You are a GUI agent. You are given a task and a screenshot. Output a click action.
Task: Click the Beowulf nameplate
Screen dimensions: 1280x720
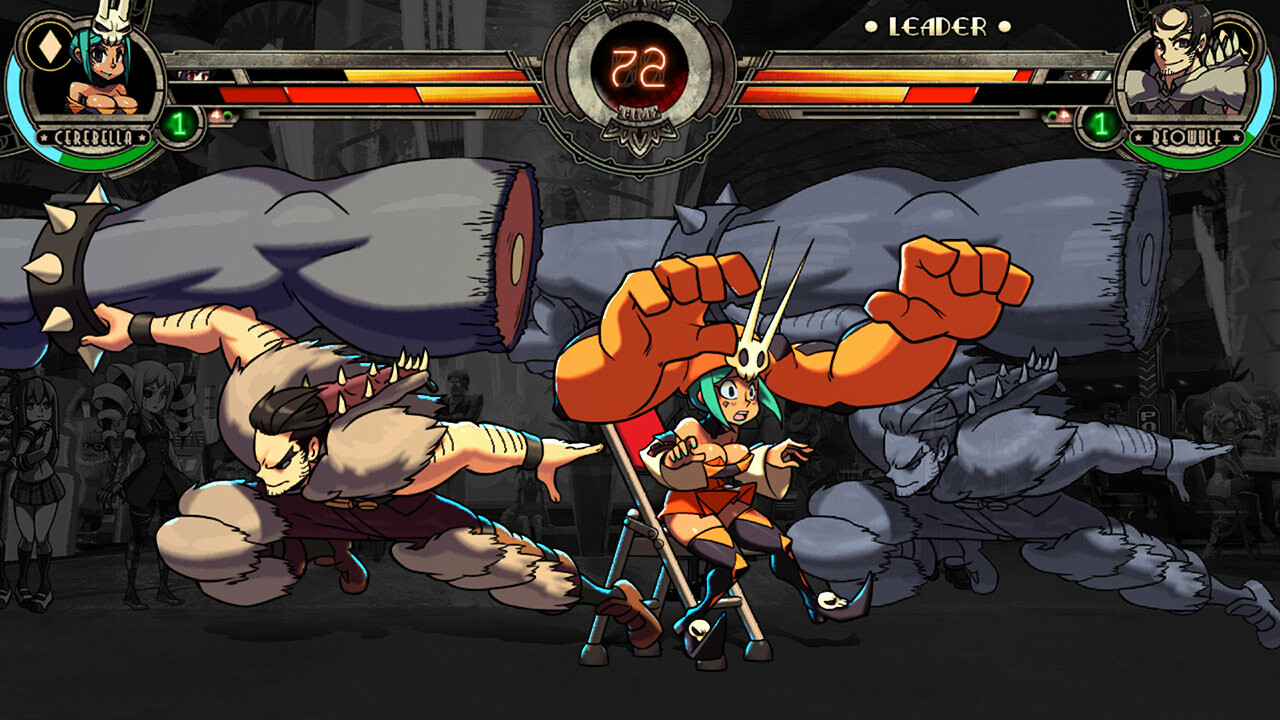tap(1186, 137)
